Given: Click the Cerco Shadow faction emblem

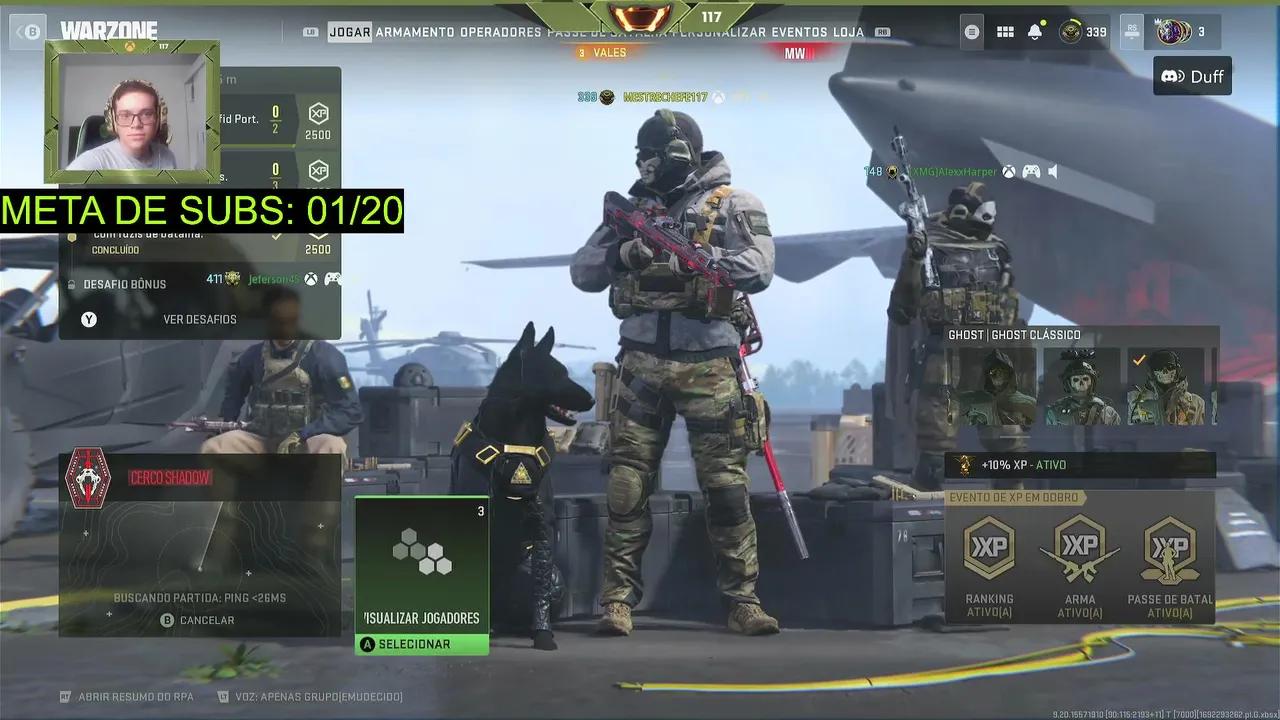Looking at the screenshot, I should tap(87, 478).
